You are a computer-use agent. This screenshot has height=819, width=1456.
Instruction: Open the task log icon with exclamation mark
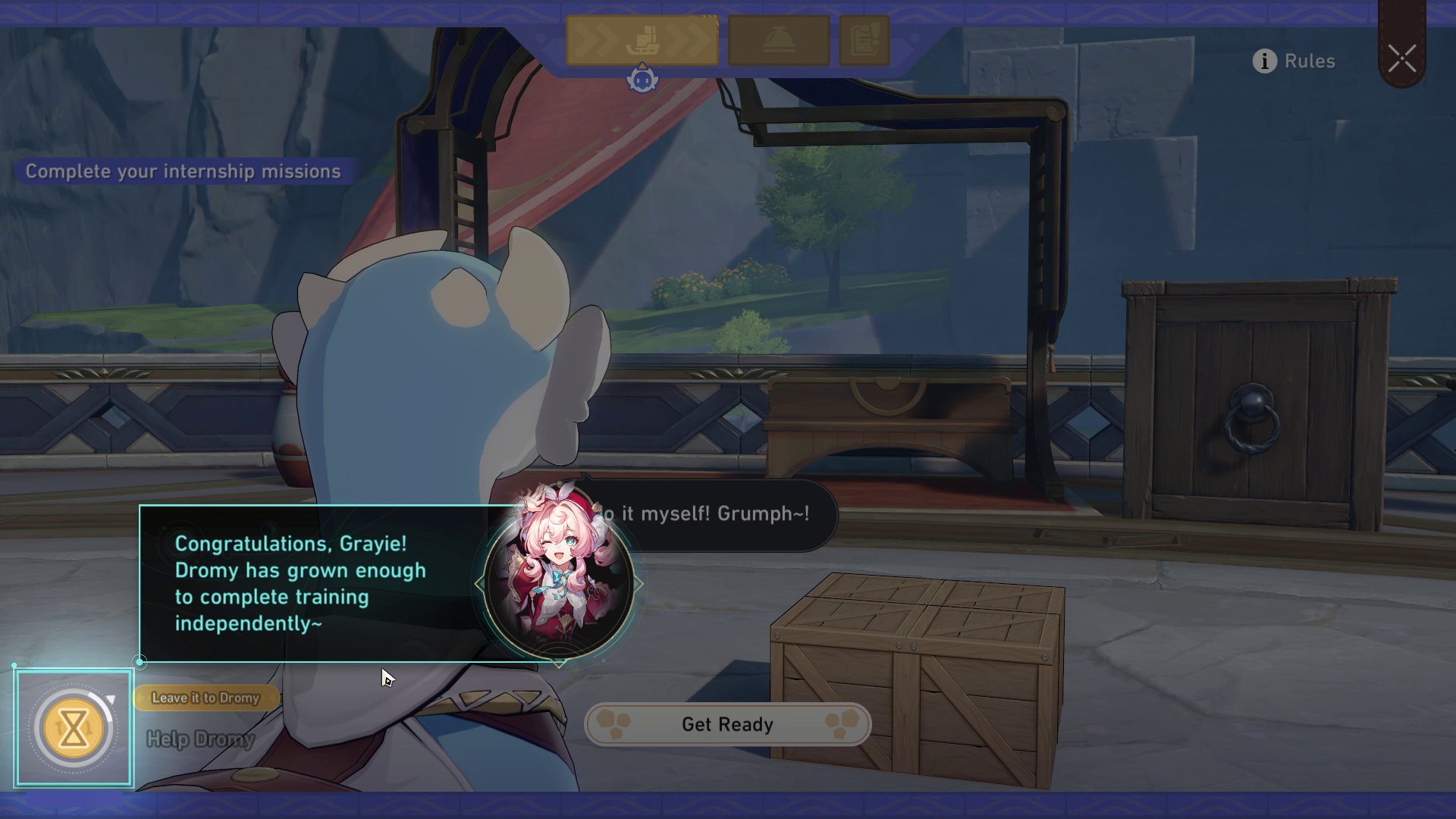(x=863, y=42)
